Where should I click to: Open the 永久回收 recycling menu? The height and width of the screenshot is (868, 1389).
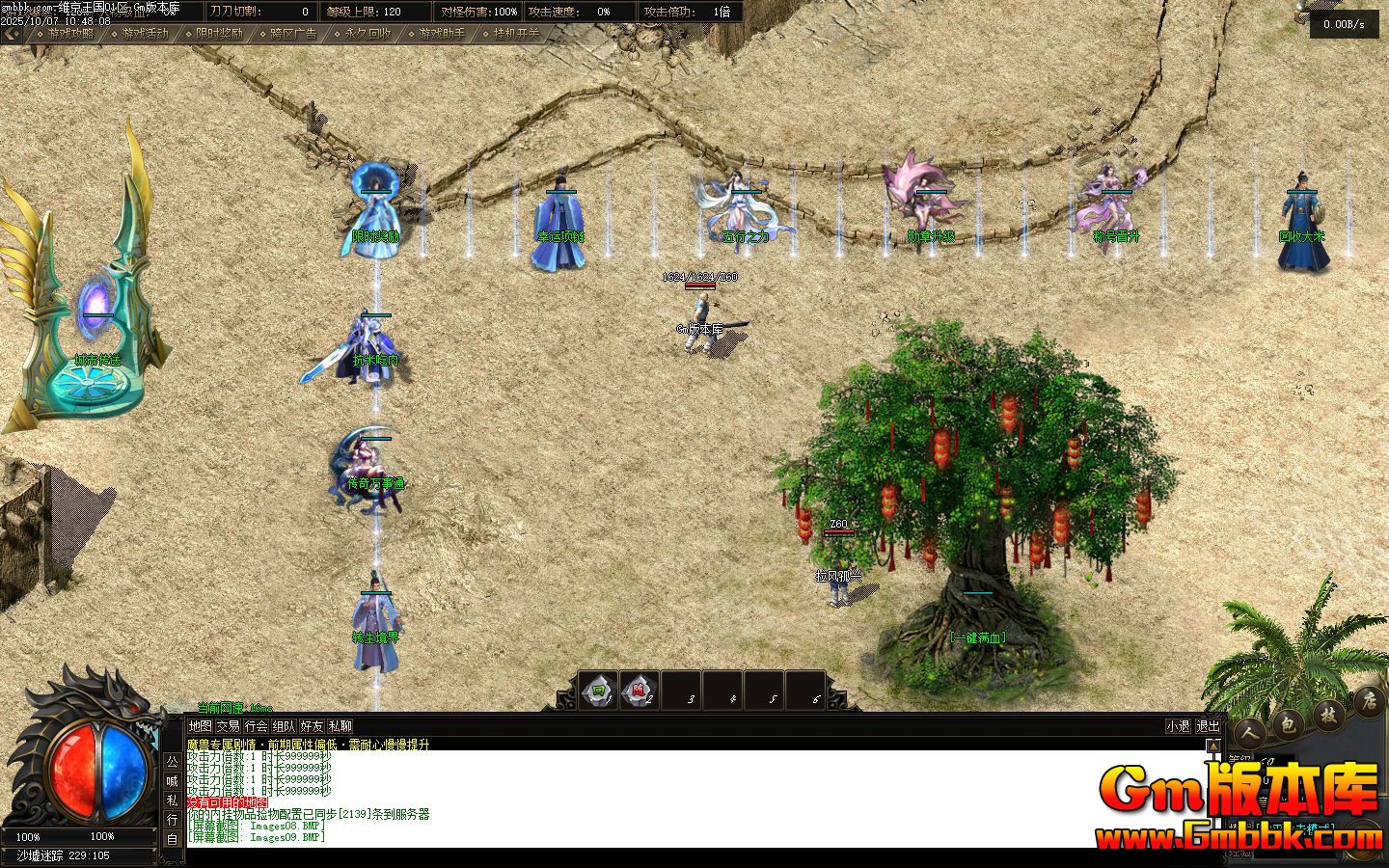tap(367, 33)
